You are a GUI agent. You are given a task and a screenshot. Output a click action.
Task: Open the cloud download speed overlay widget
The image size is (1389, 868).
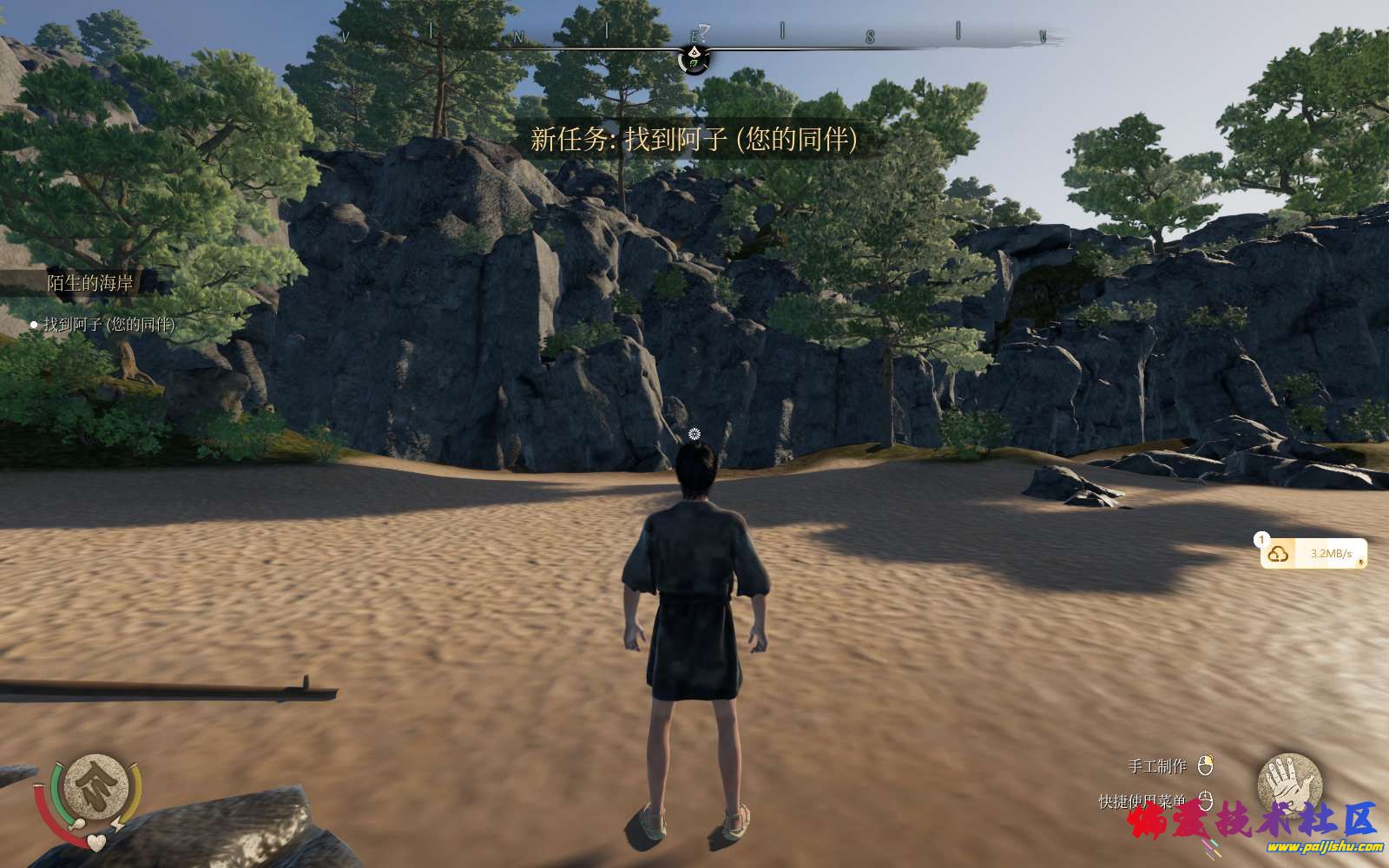(1314, 554)
